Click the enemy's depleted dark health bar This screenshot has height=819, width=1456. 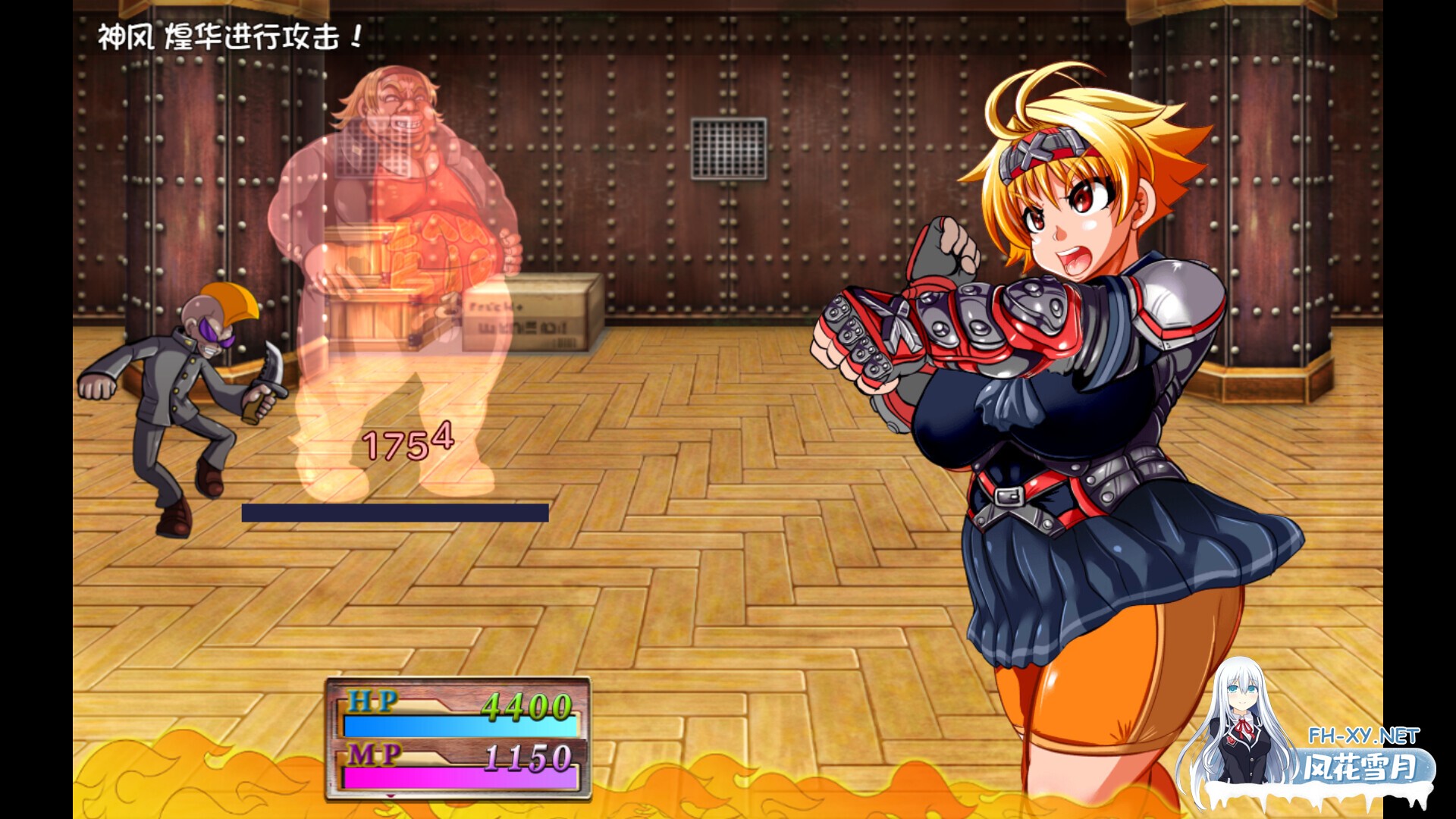[x=394, y=512]
